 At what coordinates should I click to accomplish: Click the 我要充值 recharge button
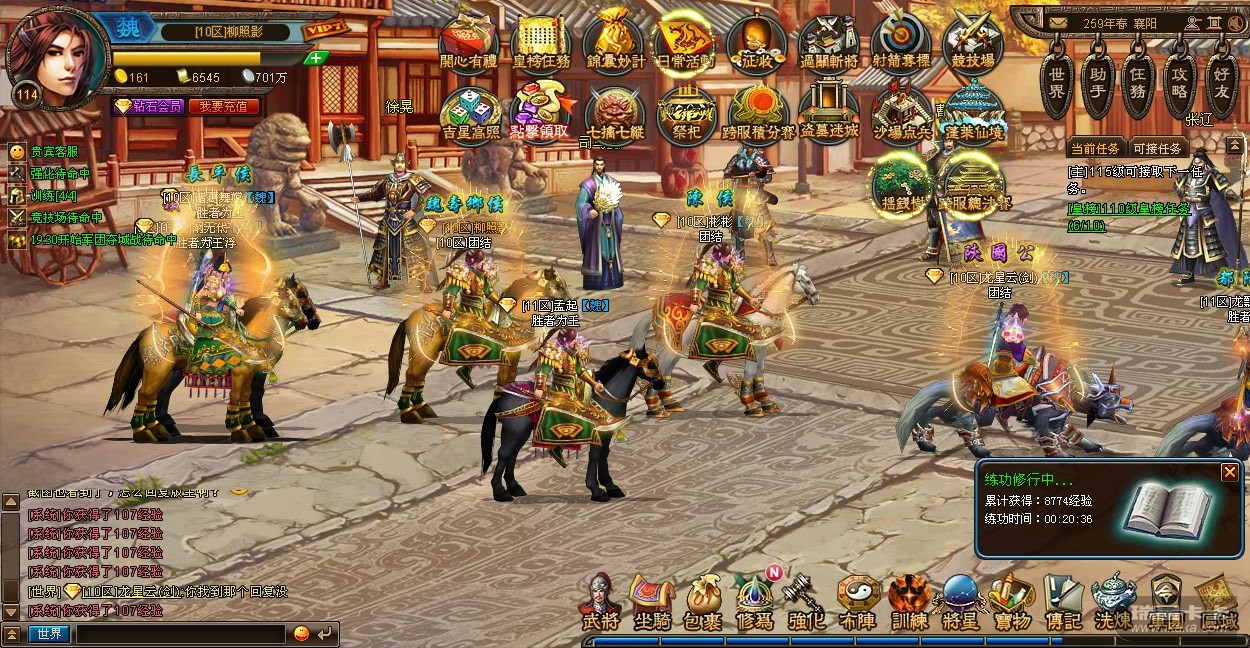click(x=224, y=106)
